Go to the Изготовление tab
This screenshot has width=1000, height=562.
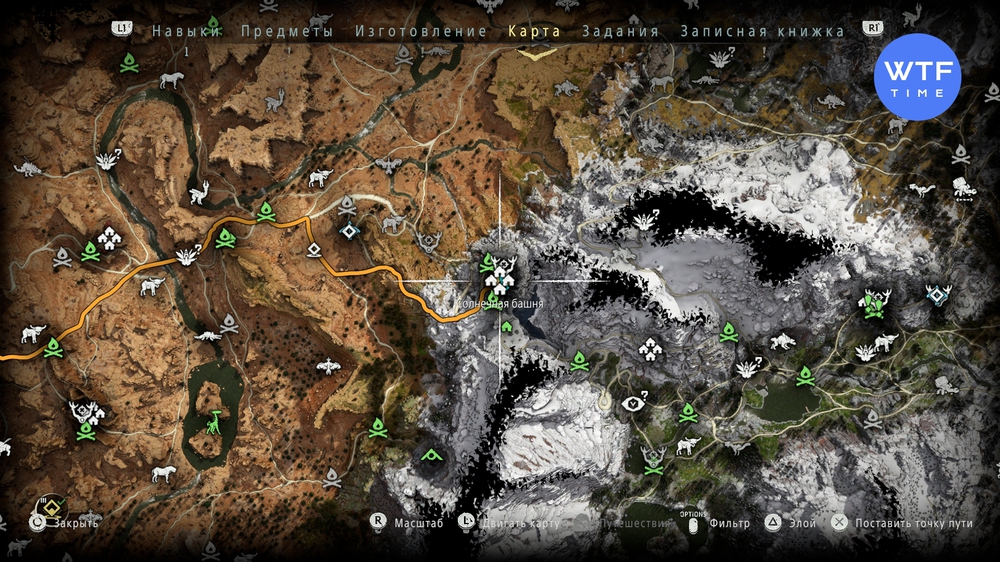(421, 31)
